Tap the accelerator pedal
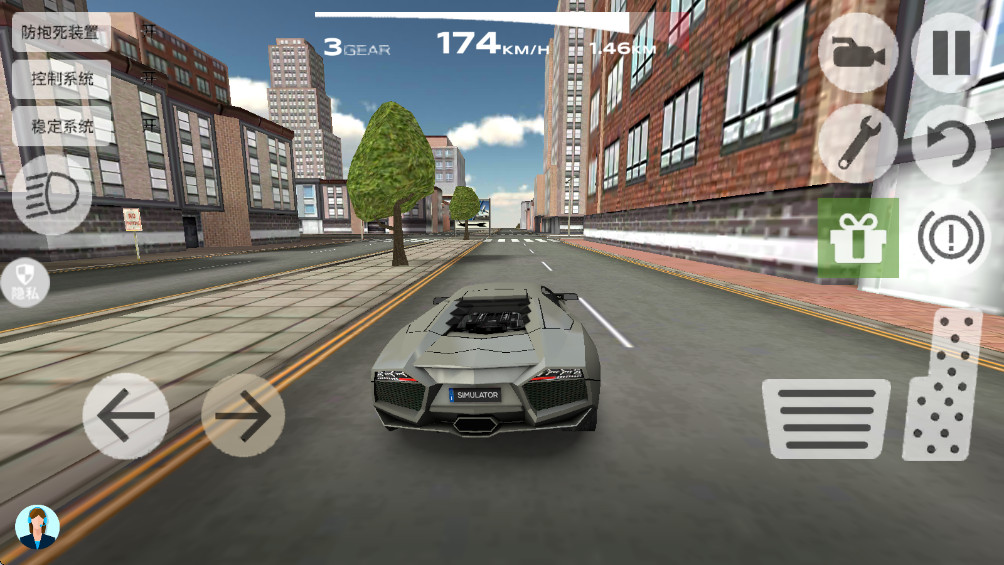 tap(941, 387)
